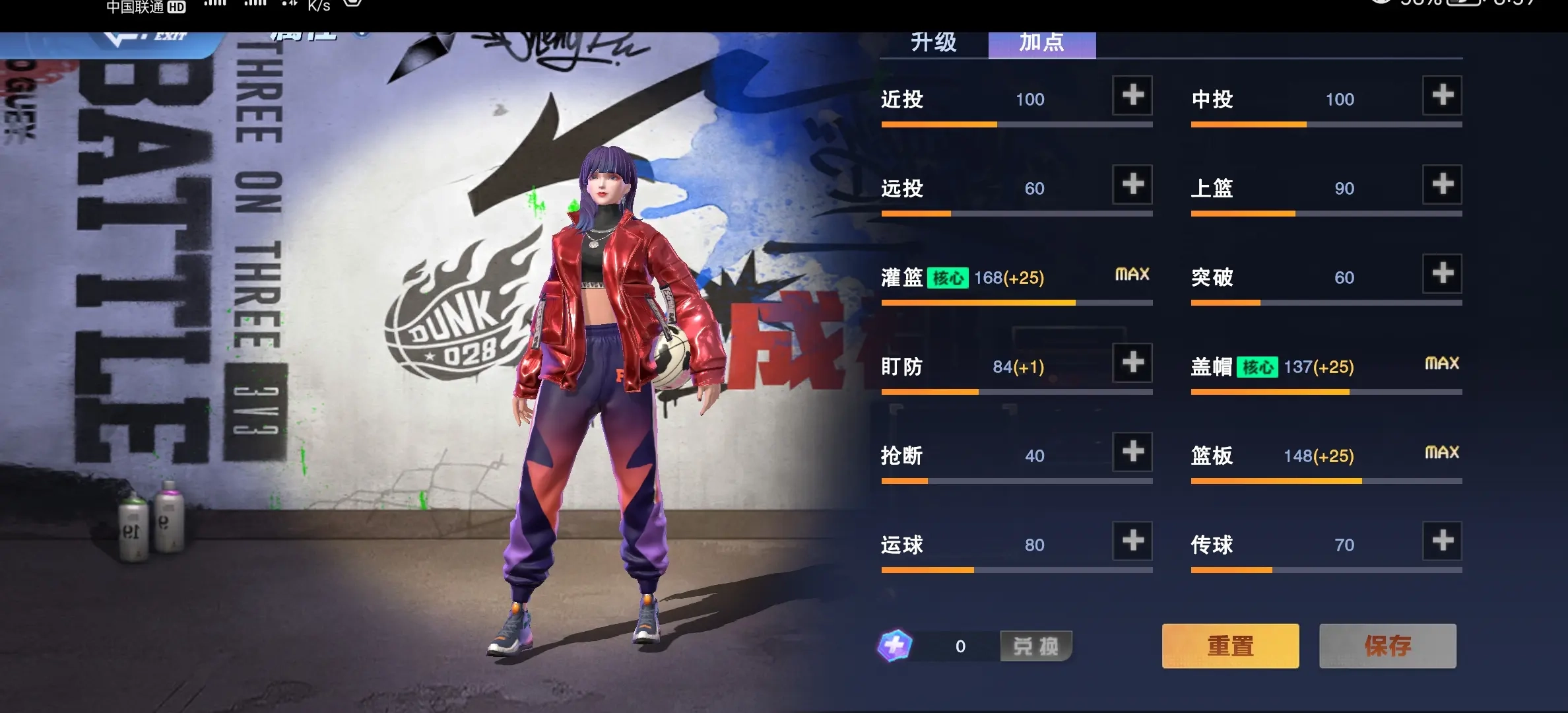The image size is (1568, 713).
Task: Switch to the 升级 tab
Action: click(x=933, y=42)
